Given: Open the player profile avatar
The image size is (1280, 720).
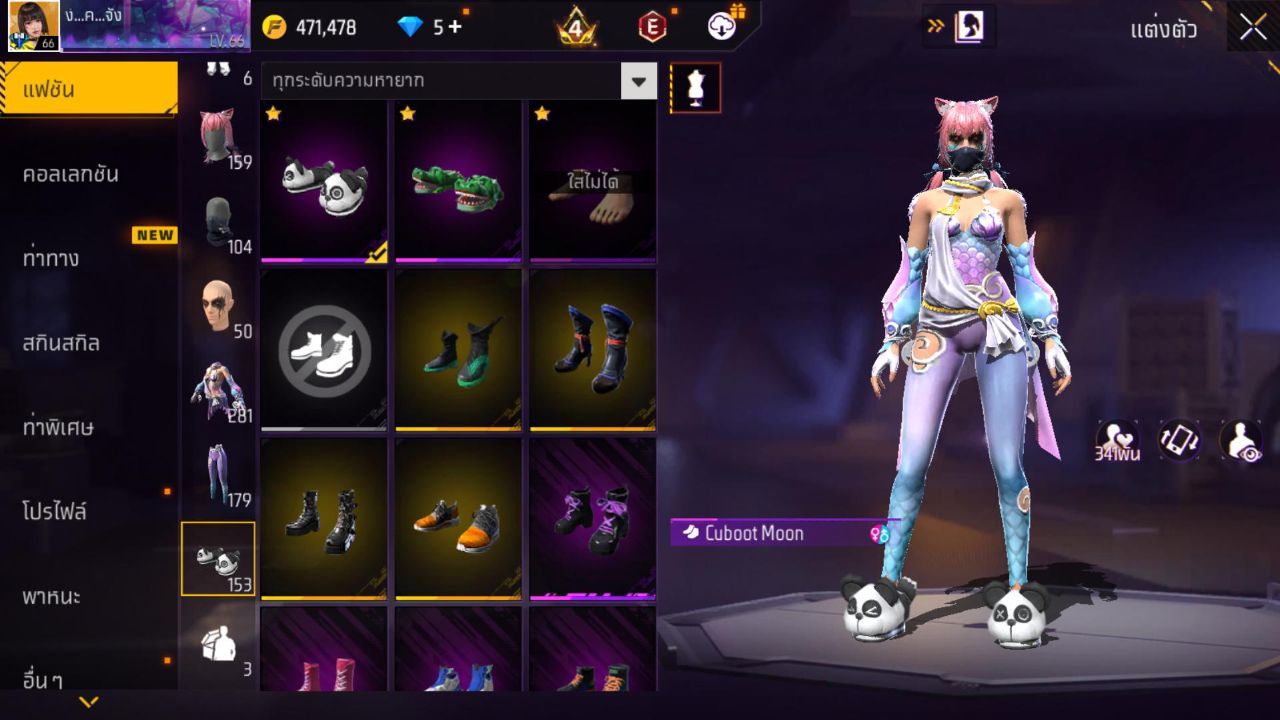Looking at the screenshot, I should 34,26.
